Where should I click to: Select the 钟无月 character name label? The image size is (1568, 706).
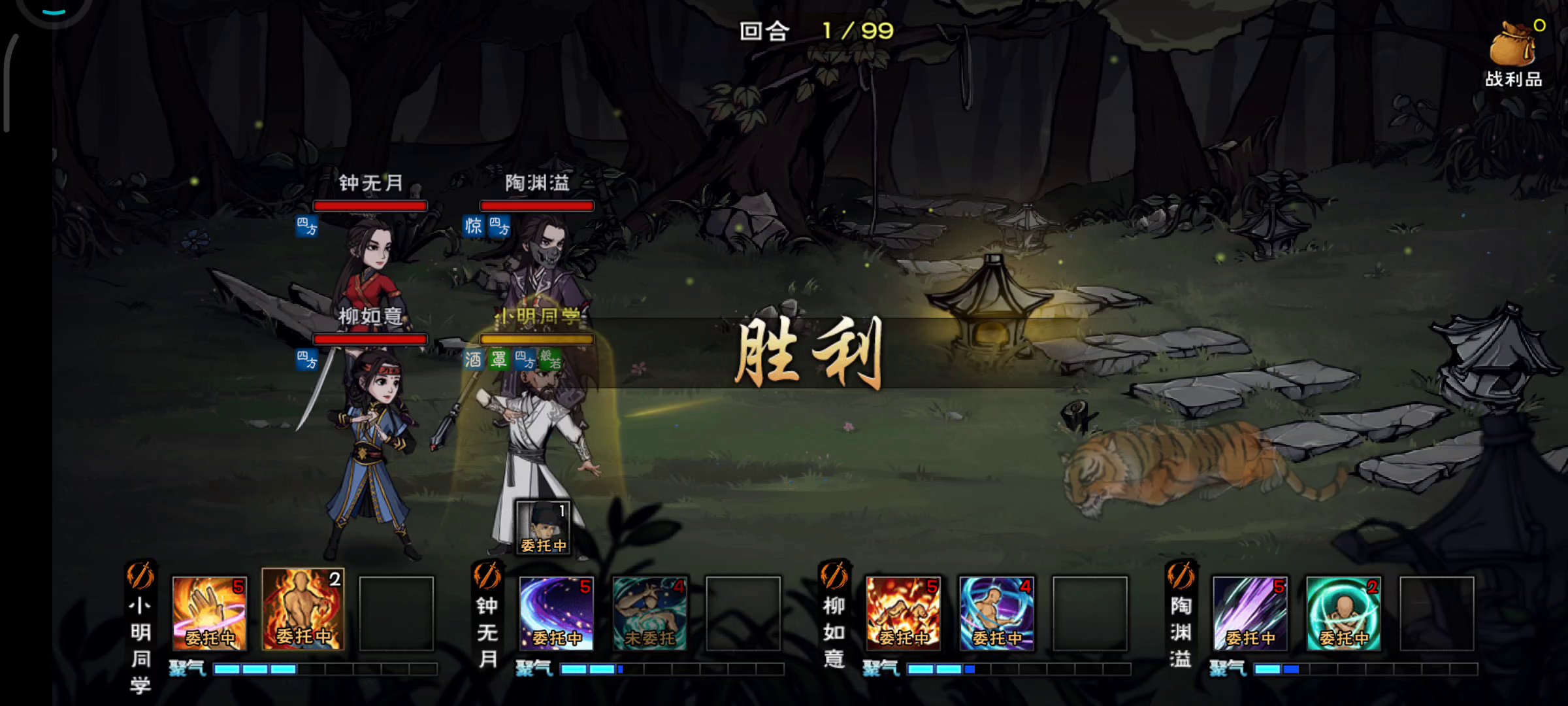click(x=370, y=184)
